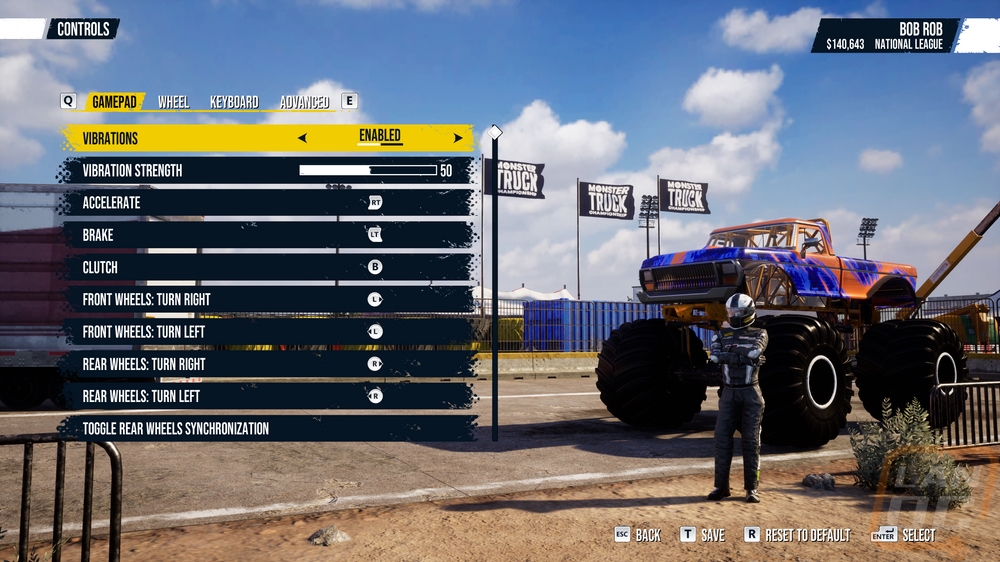Go back from the Controls menu
The image size is (1000, 562).
tap(638, 535)
